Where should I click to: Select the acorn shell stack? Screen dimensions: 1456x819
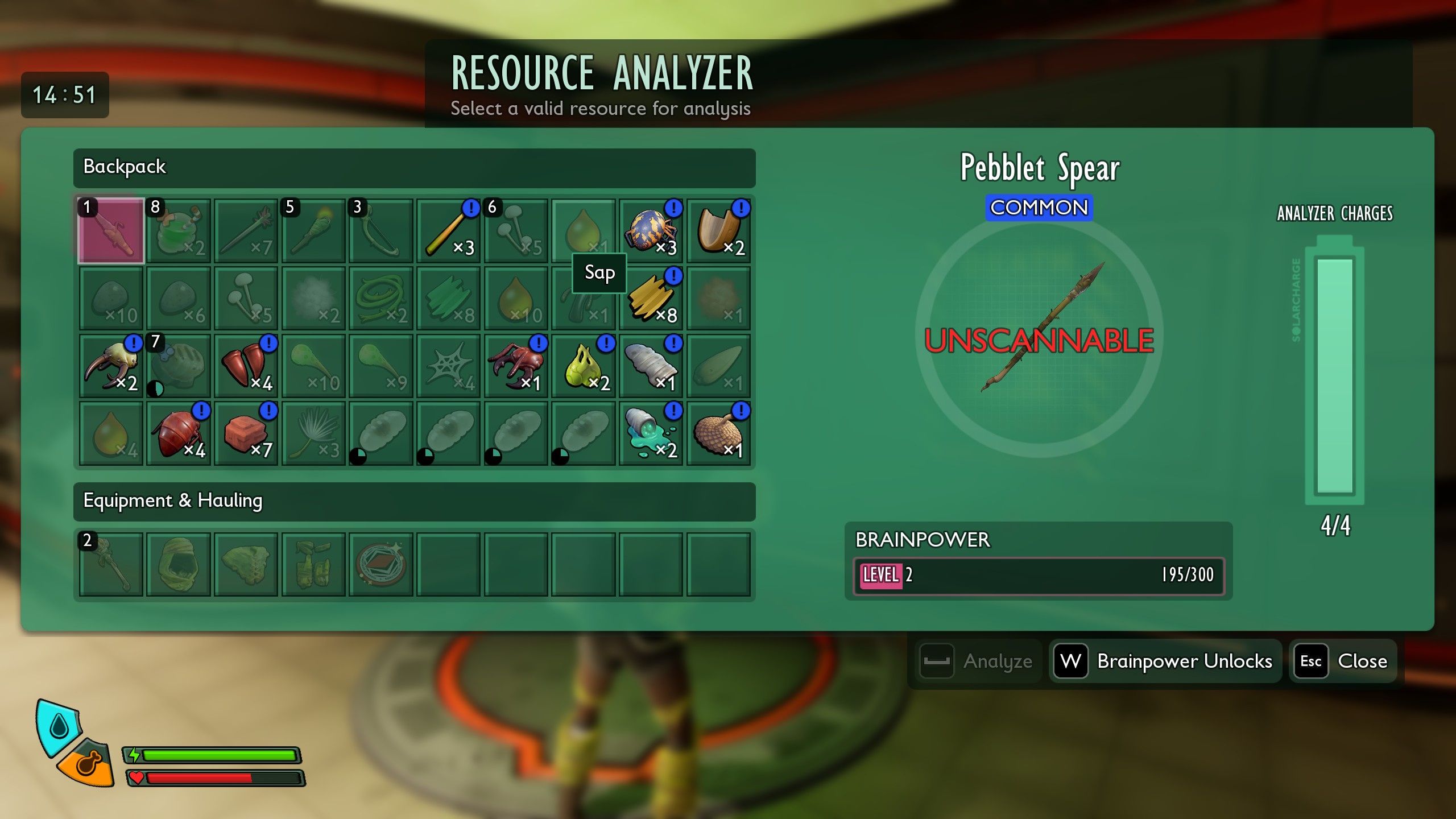click(x=719, y=231)
